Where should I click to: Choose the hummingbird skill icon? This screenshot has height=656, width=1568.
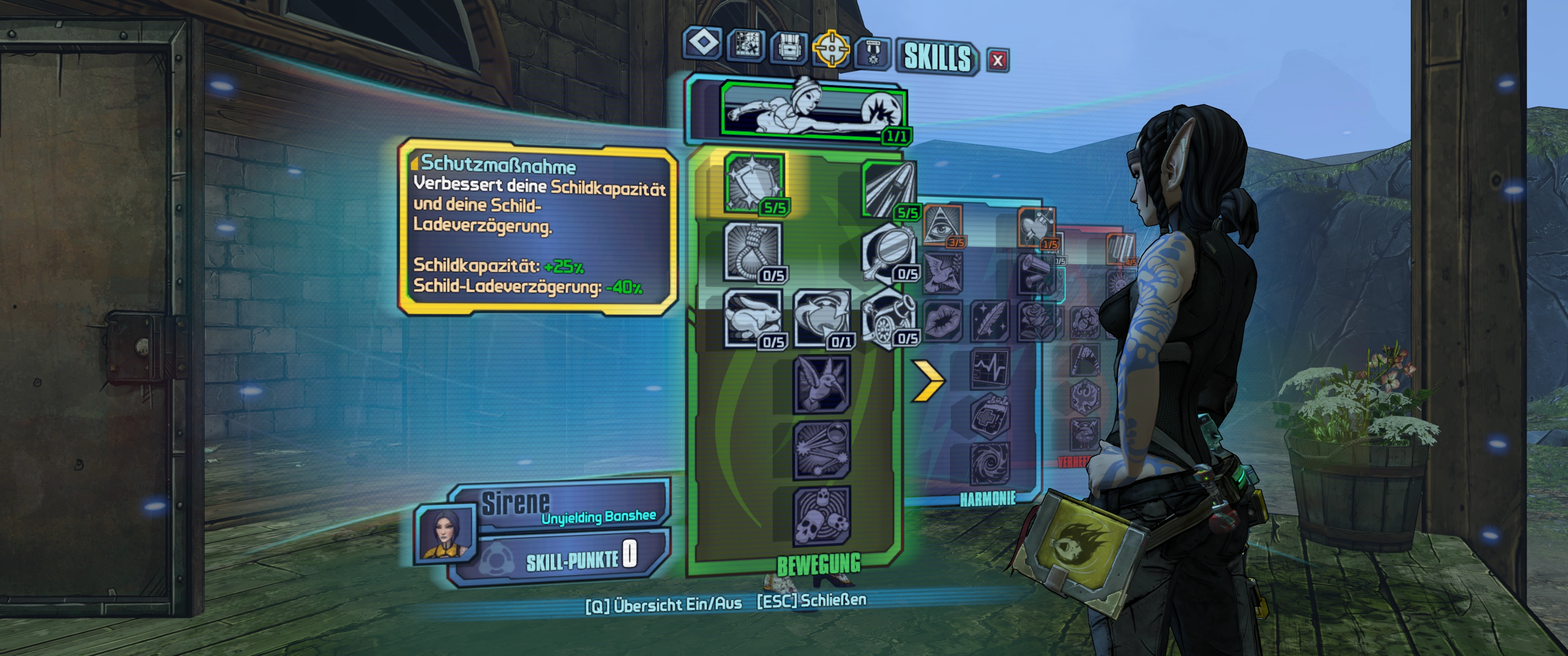pos(821,384)
